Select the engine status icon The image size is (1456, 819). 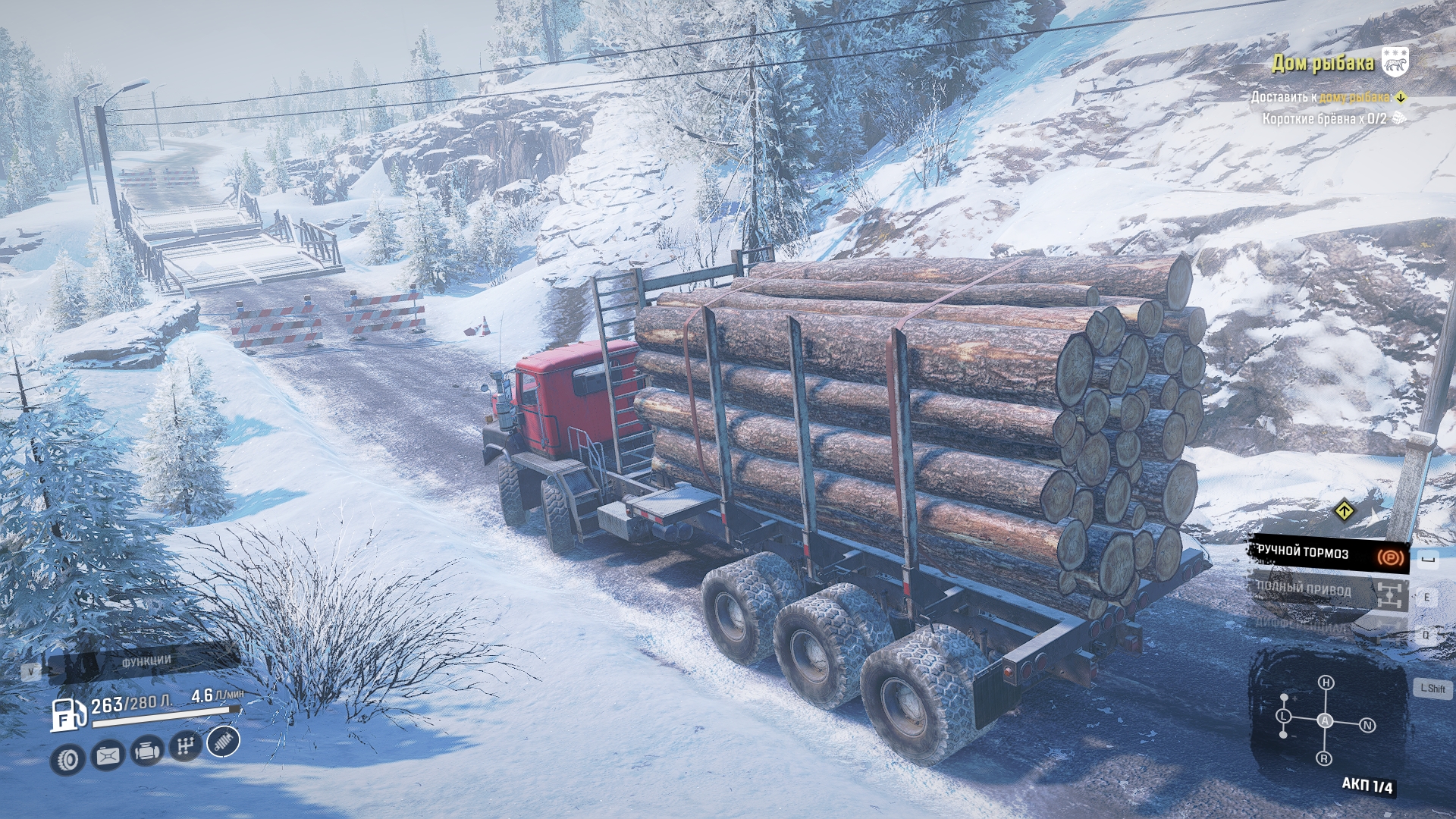pos(146,752)
